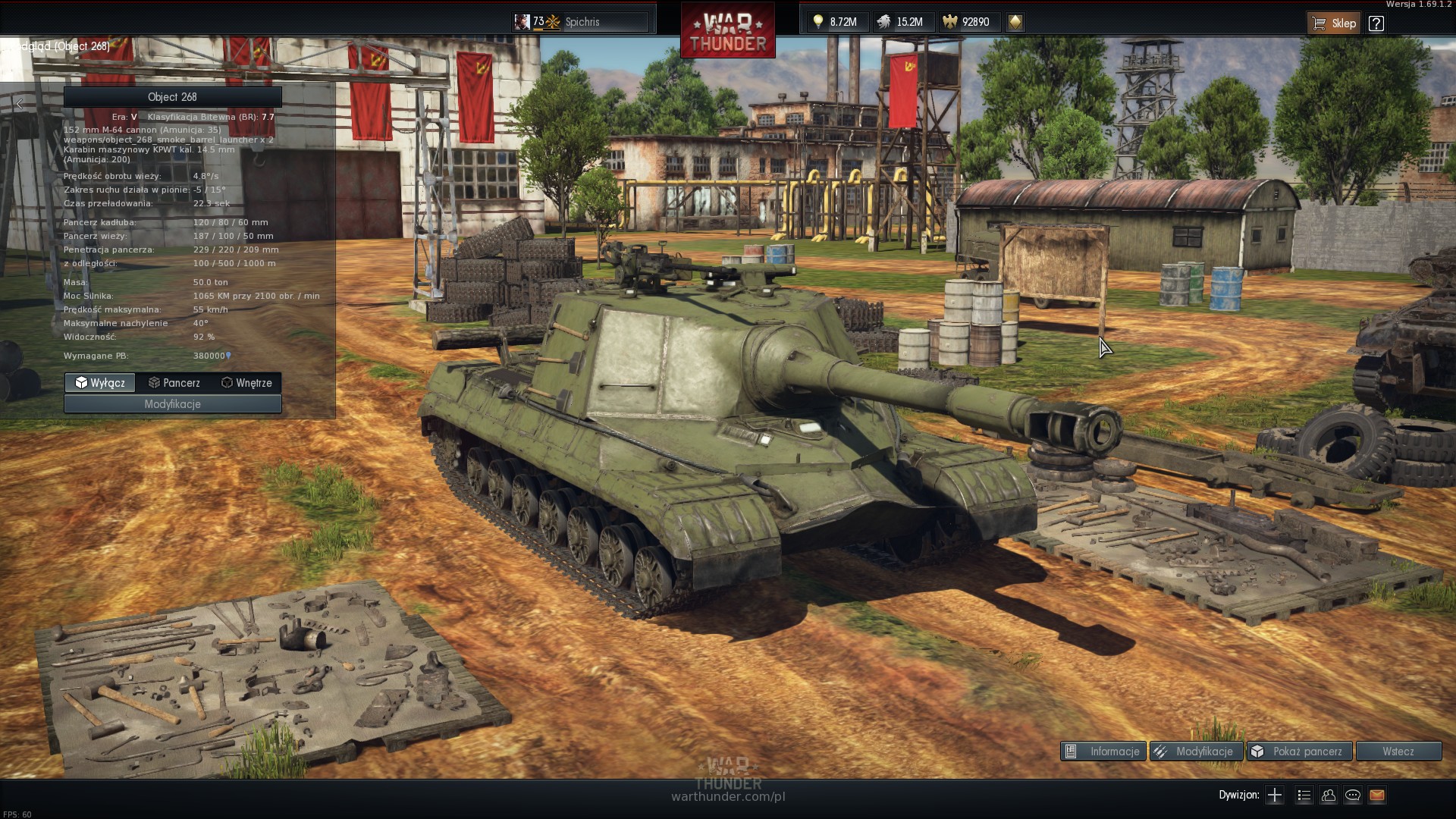Add a squad member with the plus
Viewport: 1456px width, 819px height.
click(x=1275, y=795)
